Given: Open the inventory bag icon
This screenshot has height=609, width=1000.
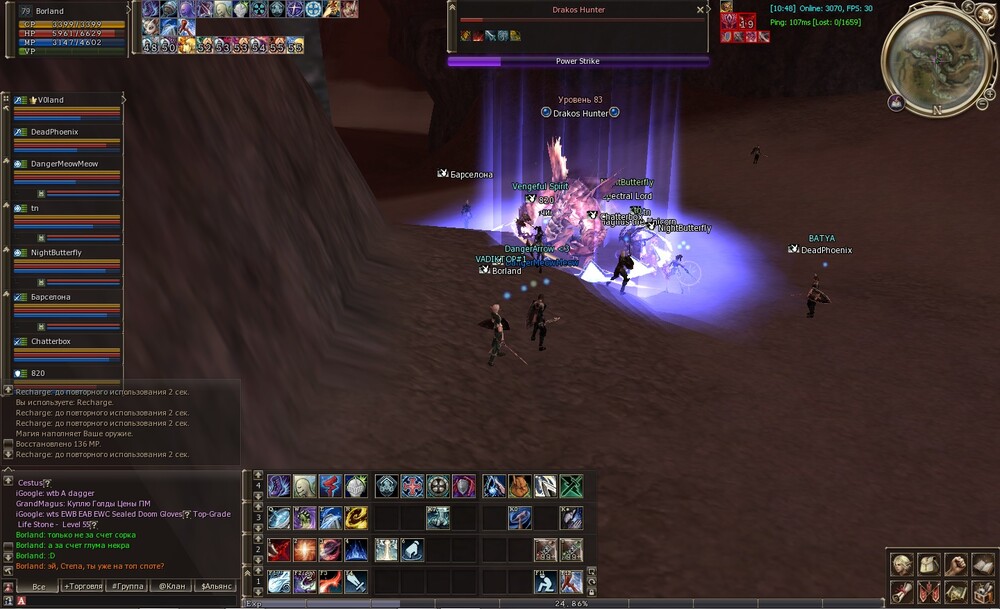Looking at the screenshot, I should [929, 565].
